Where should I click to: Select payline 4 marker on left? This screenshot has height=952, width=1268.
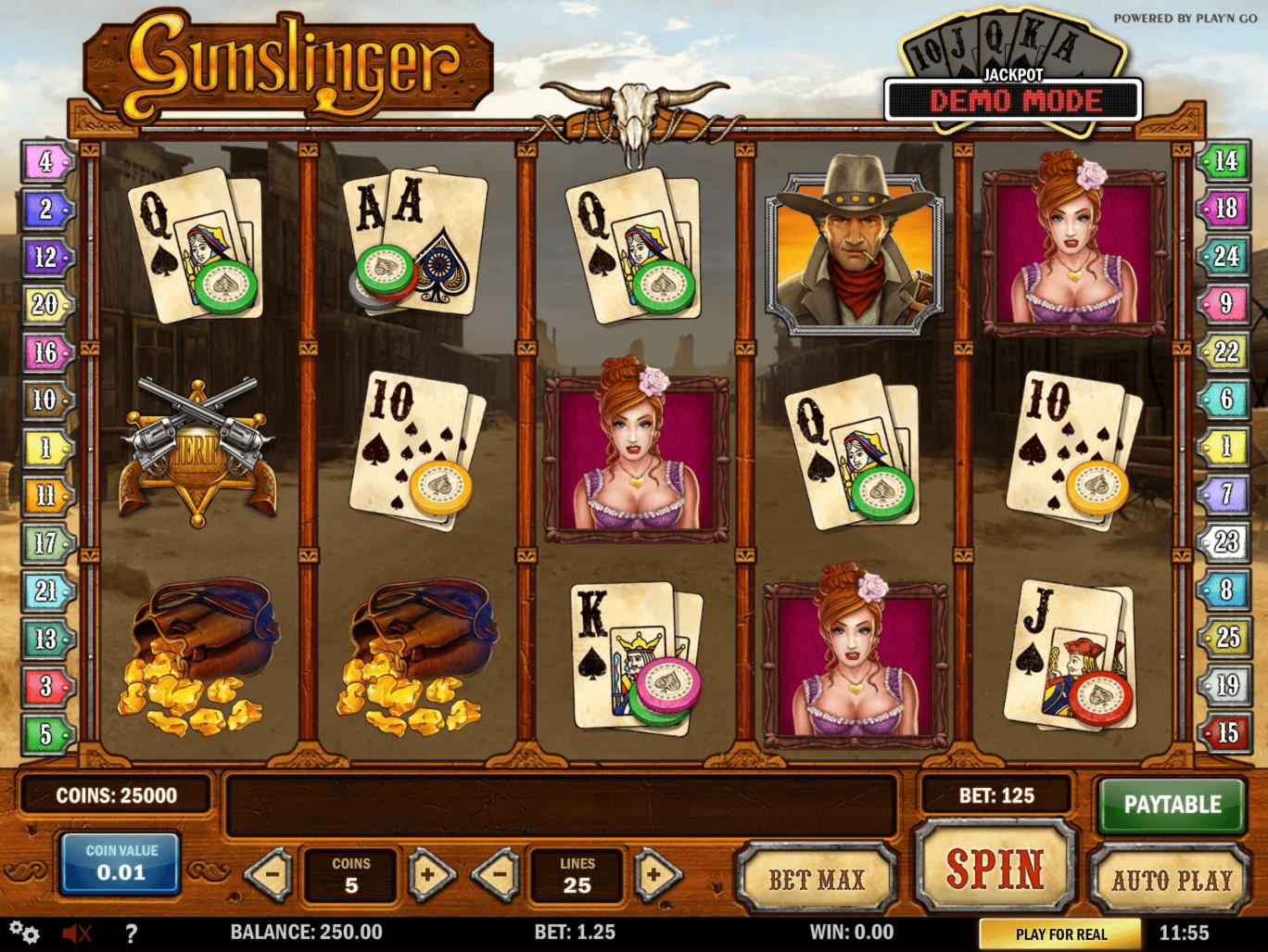coord(46,162)
